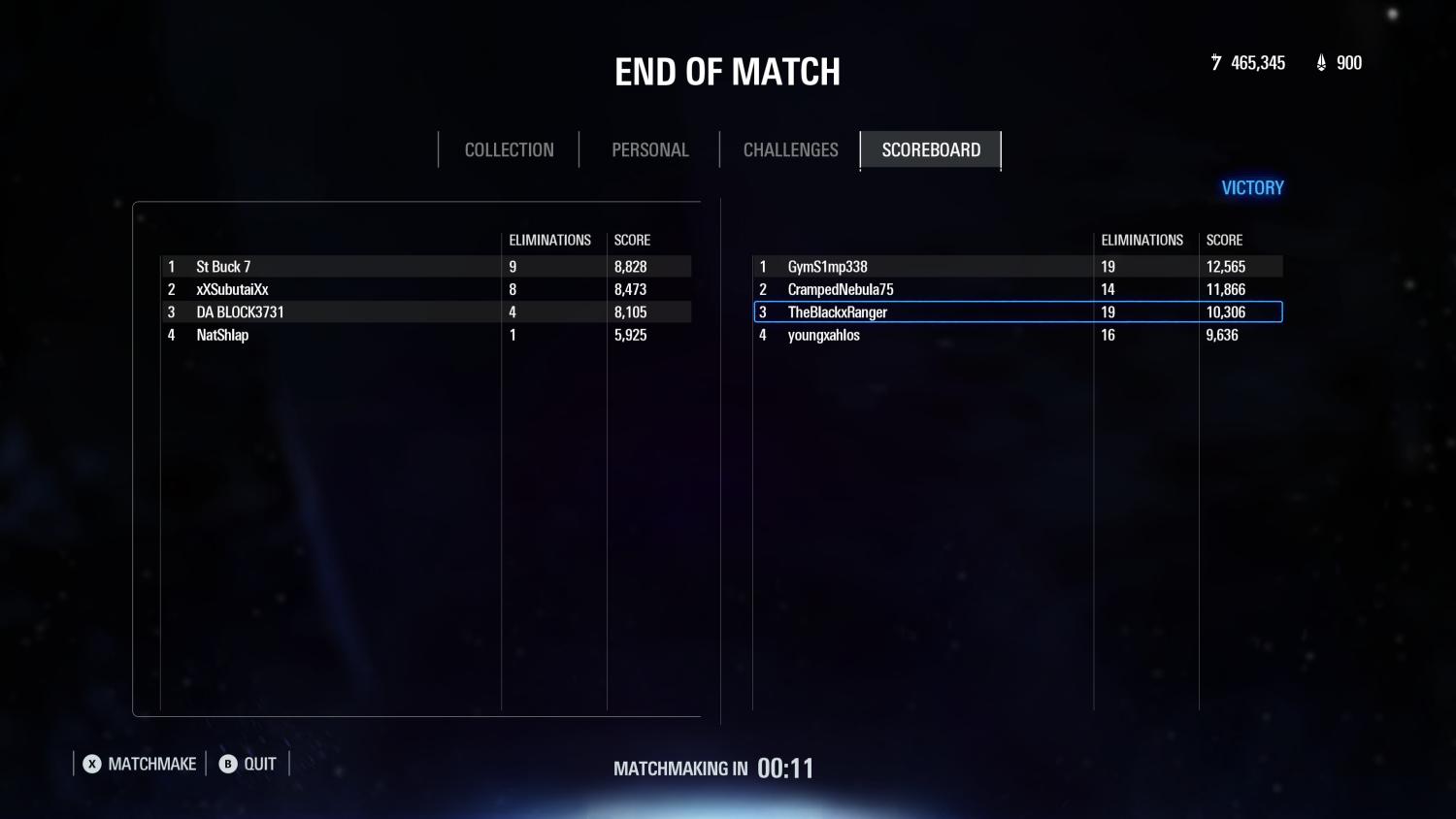Select GymS1mp338 player row

(1017, 267)
